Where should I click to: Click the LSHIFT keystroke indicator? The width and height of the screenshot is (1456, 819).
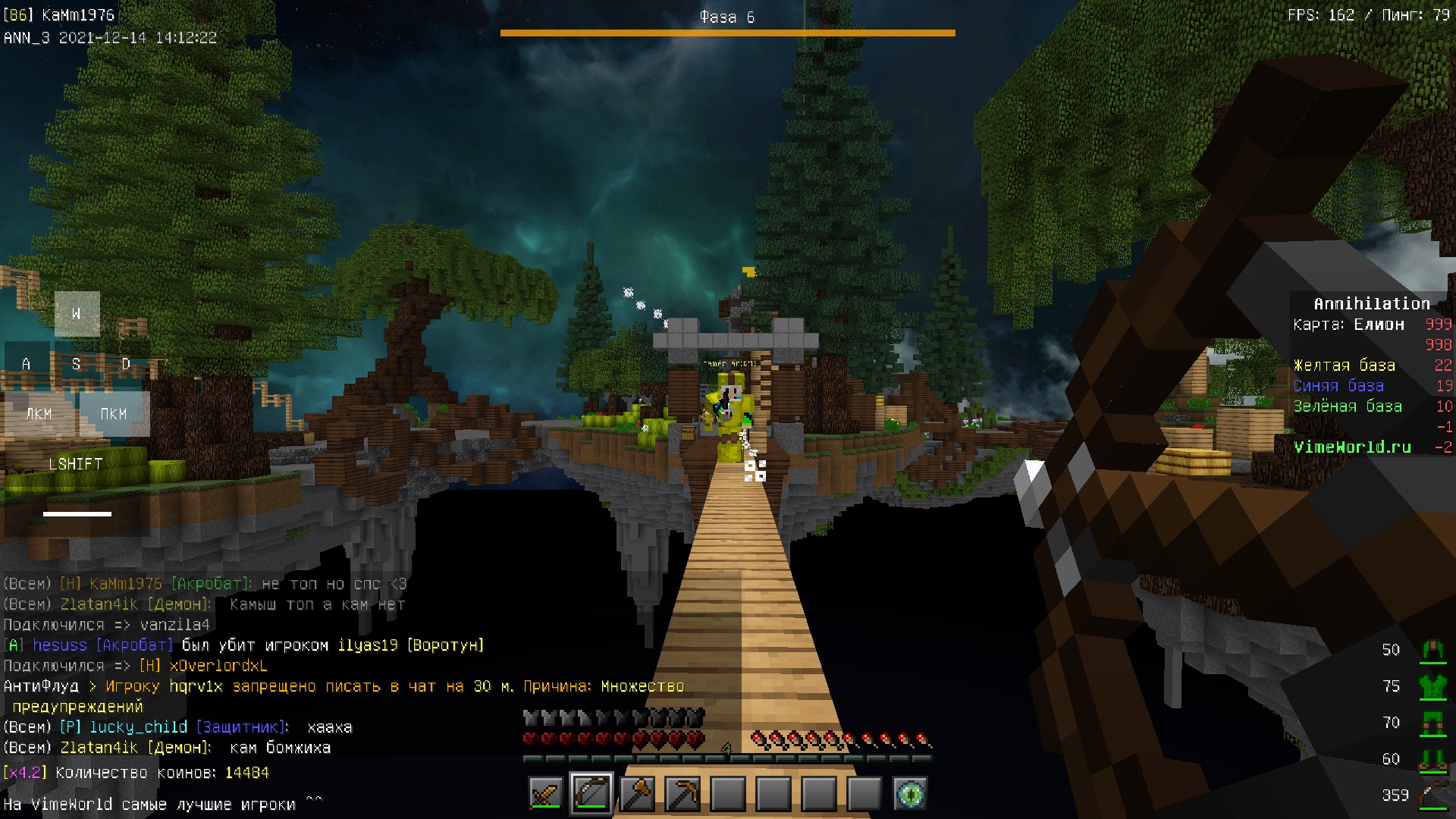click(76, 464)
